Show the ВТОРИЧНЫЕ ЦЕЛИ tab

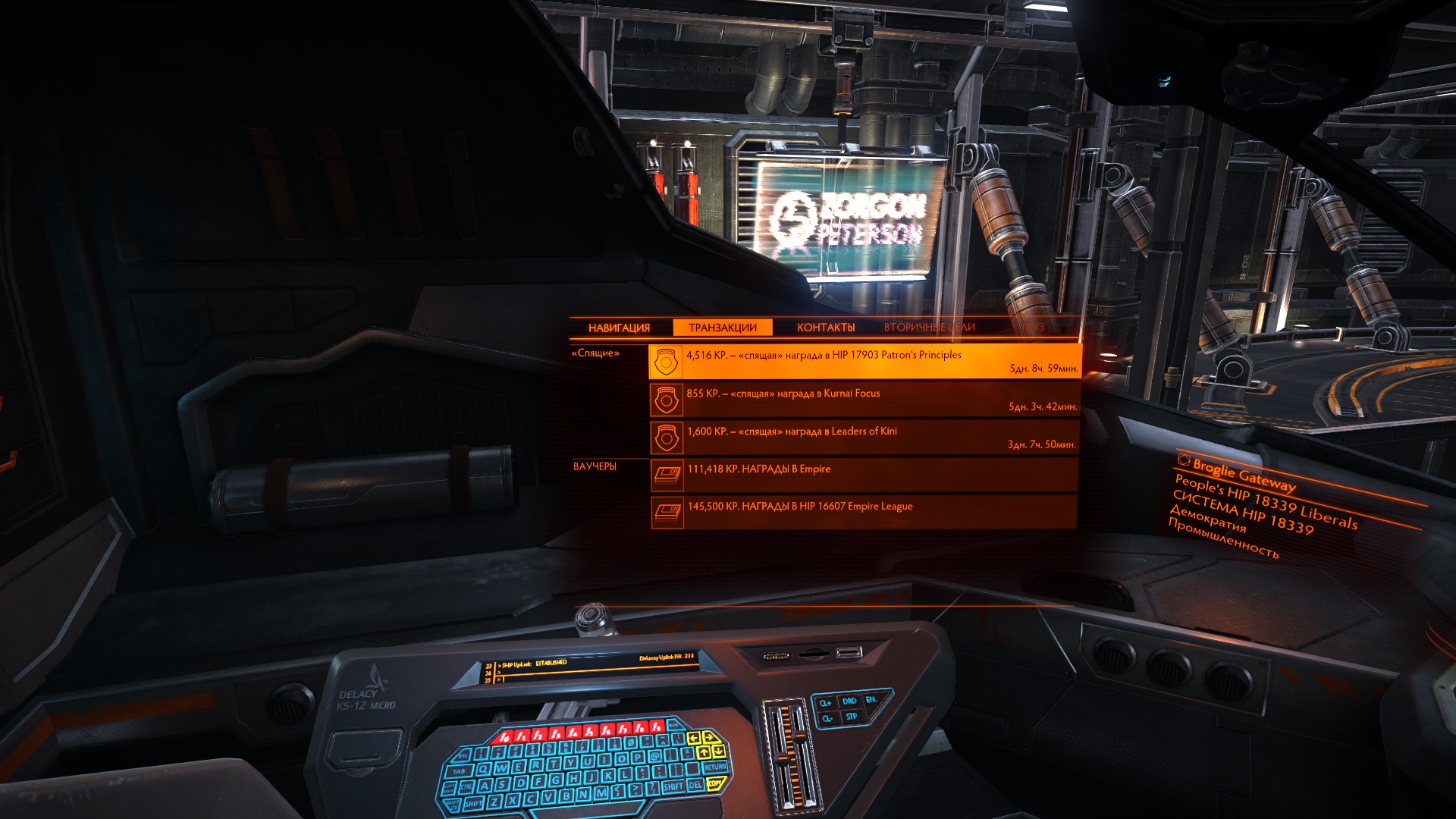click(929, 328)
